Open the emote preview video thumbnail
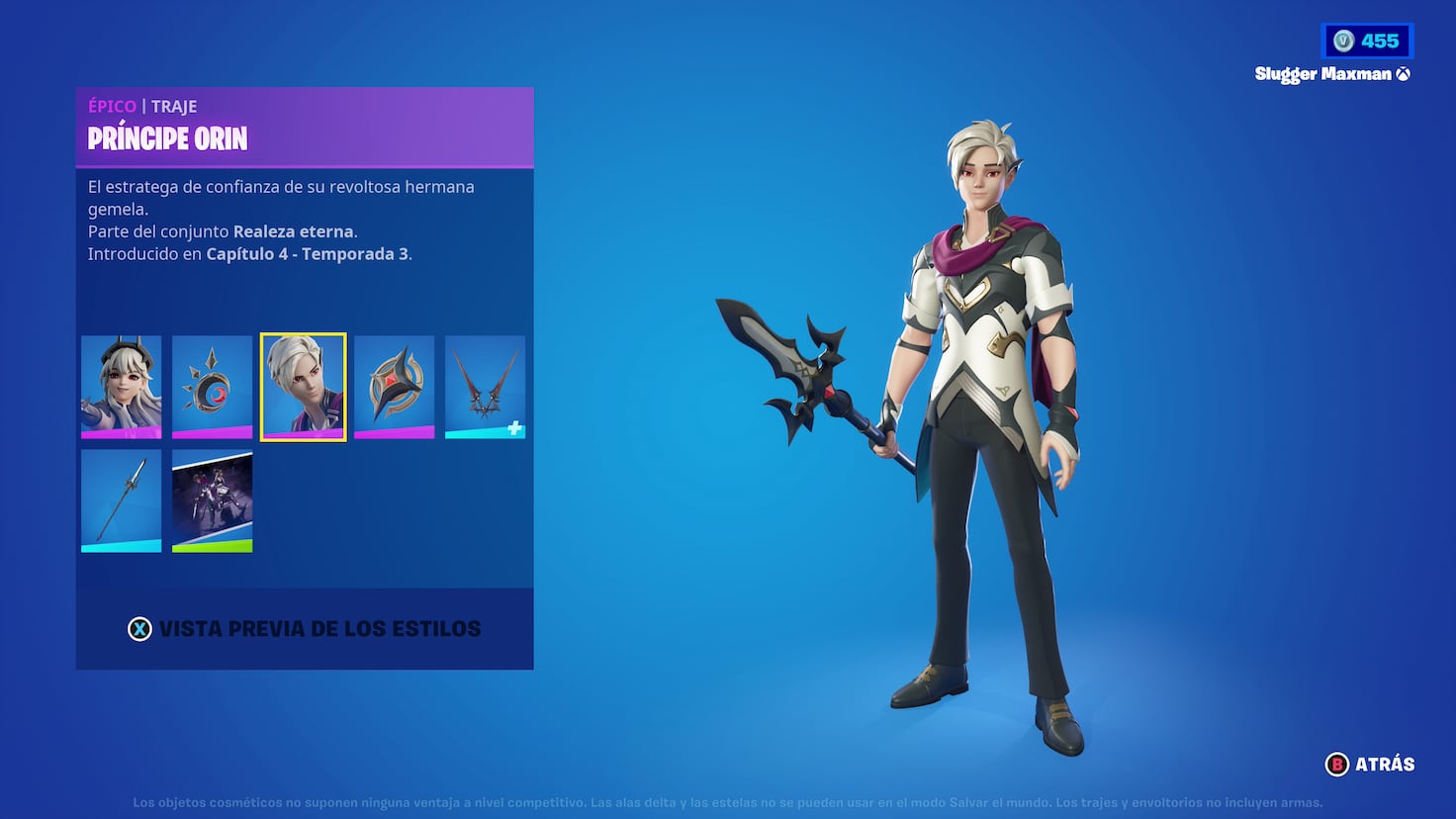Viewport: 1456px width, 819px height. 212,500
